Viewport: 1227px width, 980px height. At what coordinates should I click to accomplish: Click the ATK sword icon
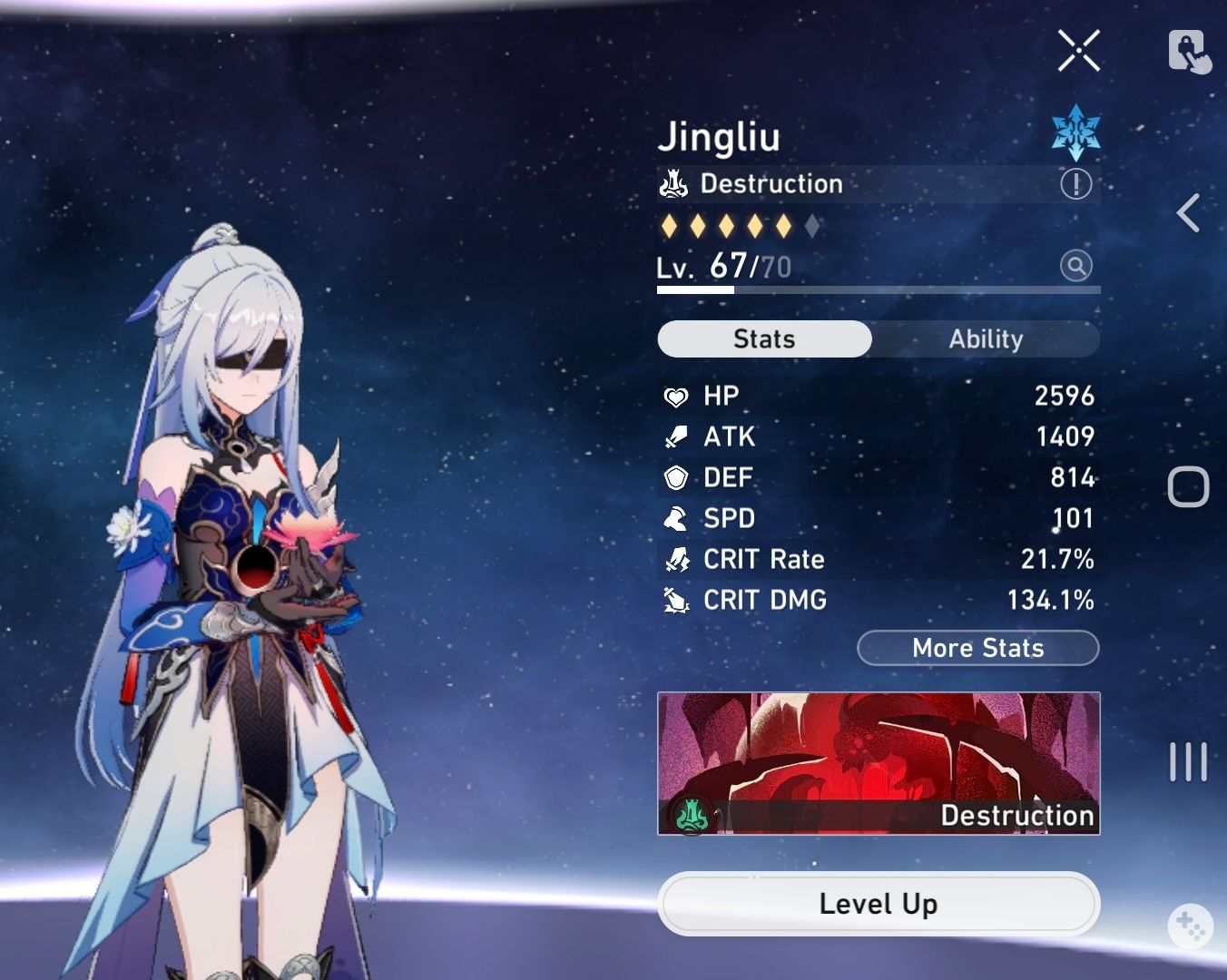click(675, 436)
